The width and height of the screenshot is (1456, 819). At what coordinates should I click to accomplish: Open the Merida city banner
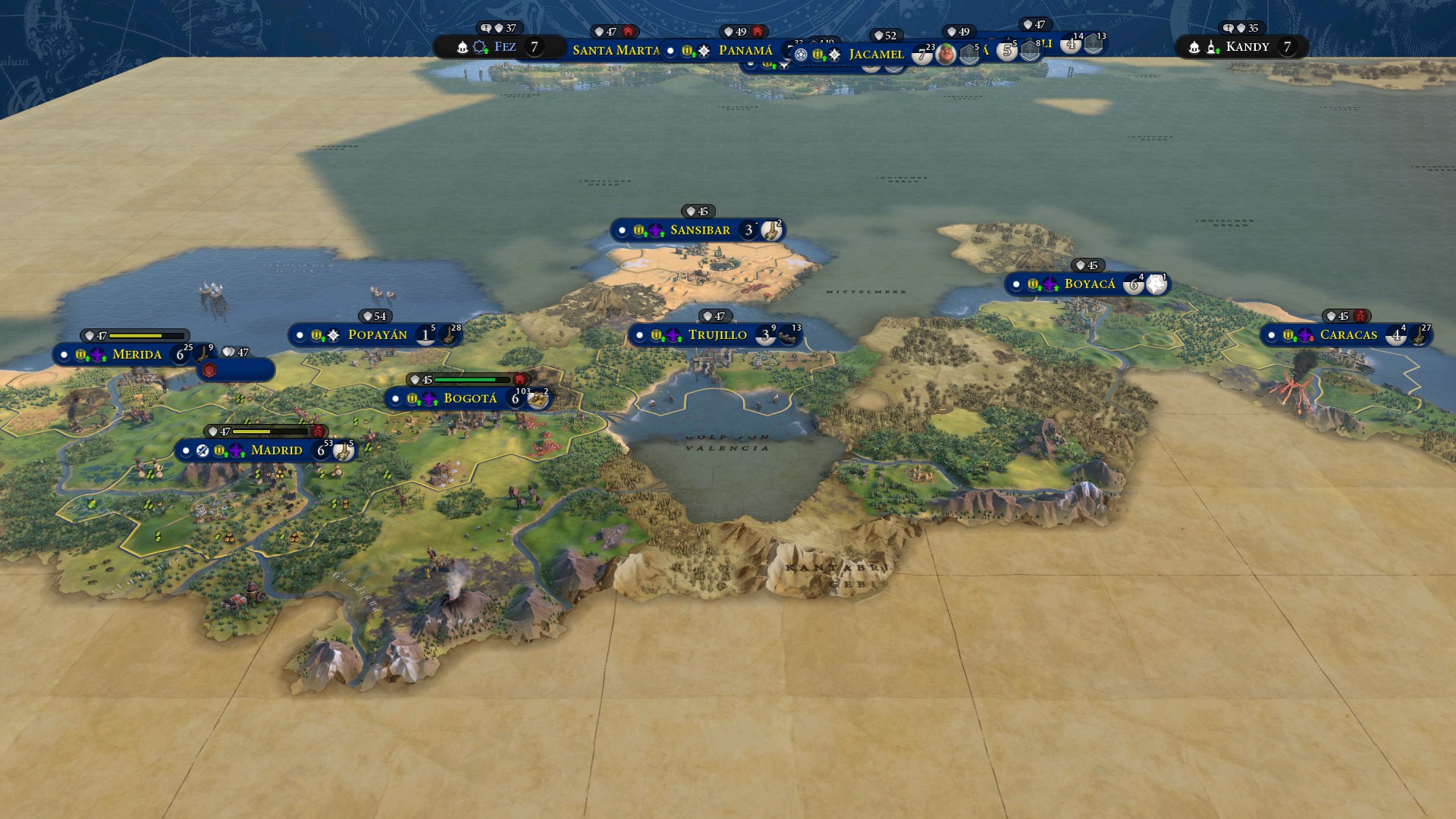click(x=136, y=354)
